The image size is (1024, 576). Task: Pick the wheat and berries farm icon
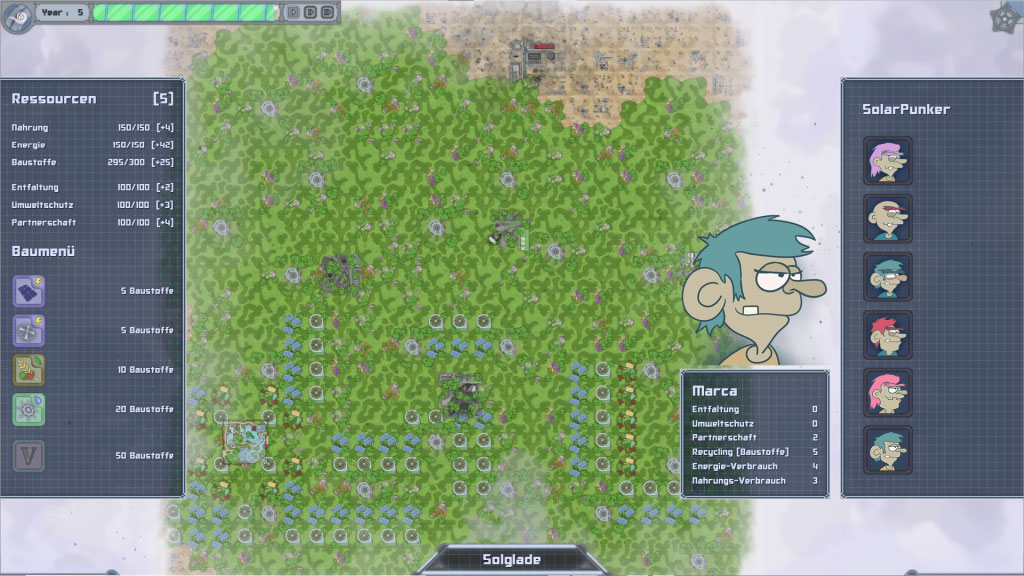tap(28, 370)
